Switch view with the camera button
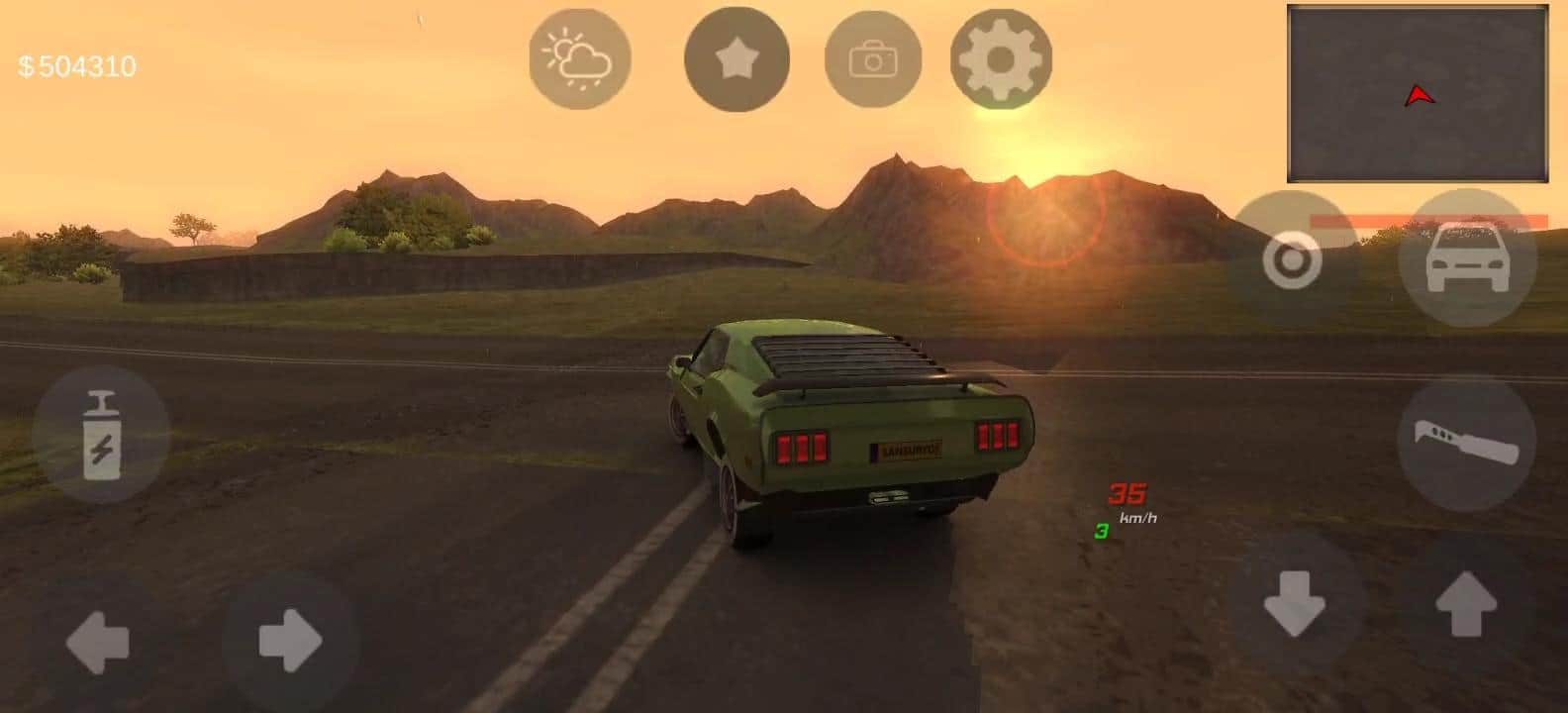 click(872, 59)
